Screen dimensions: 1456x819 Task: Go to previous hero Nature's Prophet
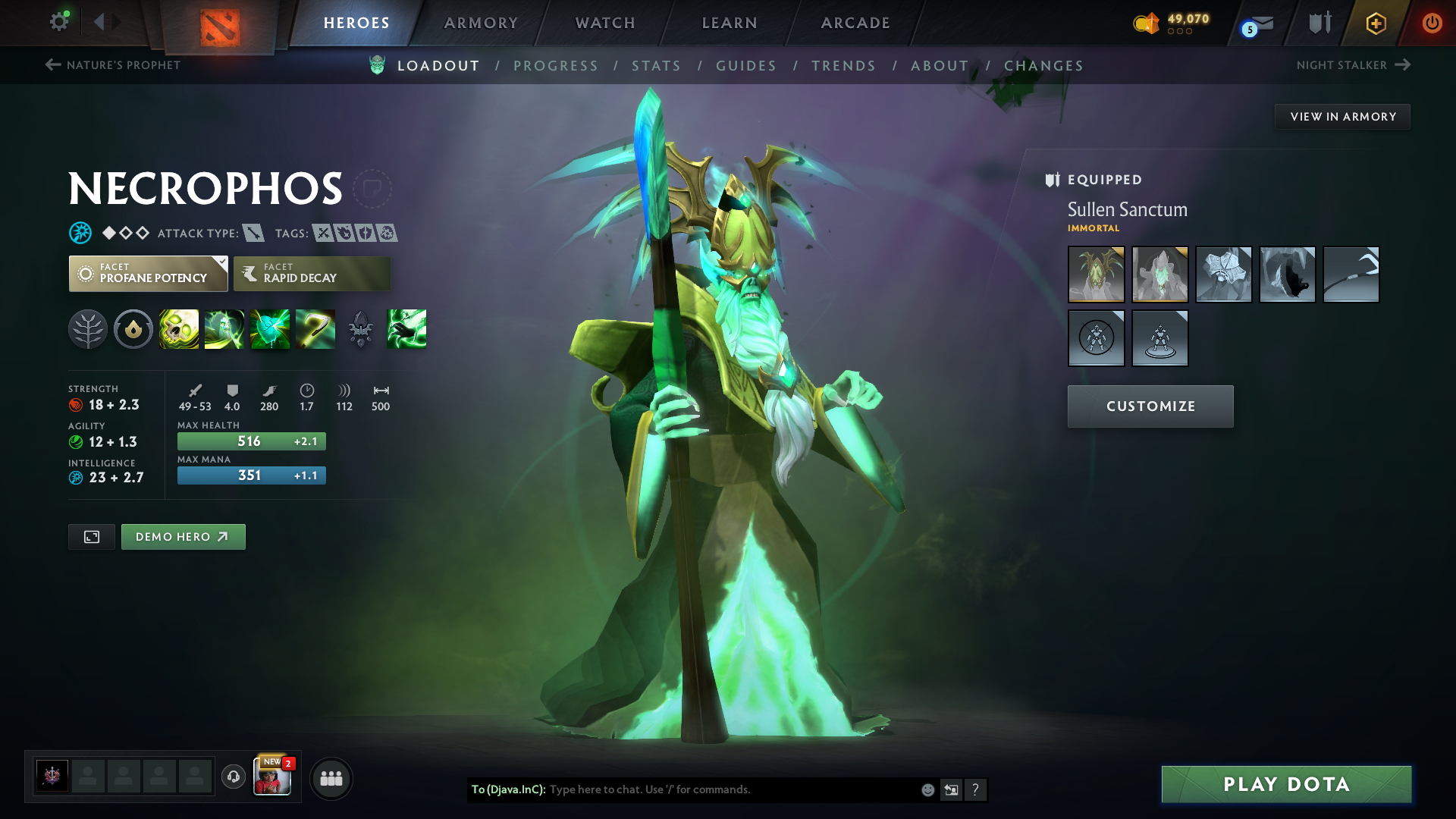pyautogui.click(x=113, y=65)
